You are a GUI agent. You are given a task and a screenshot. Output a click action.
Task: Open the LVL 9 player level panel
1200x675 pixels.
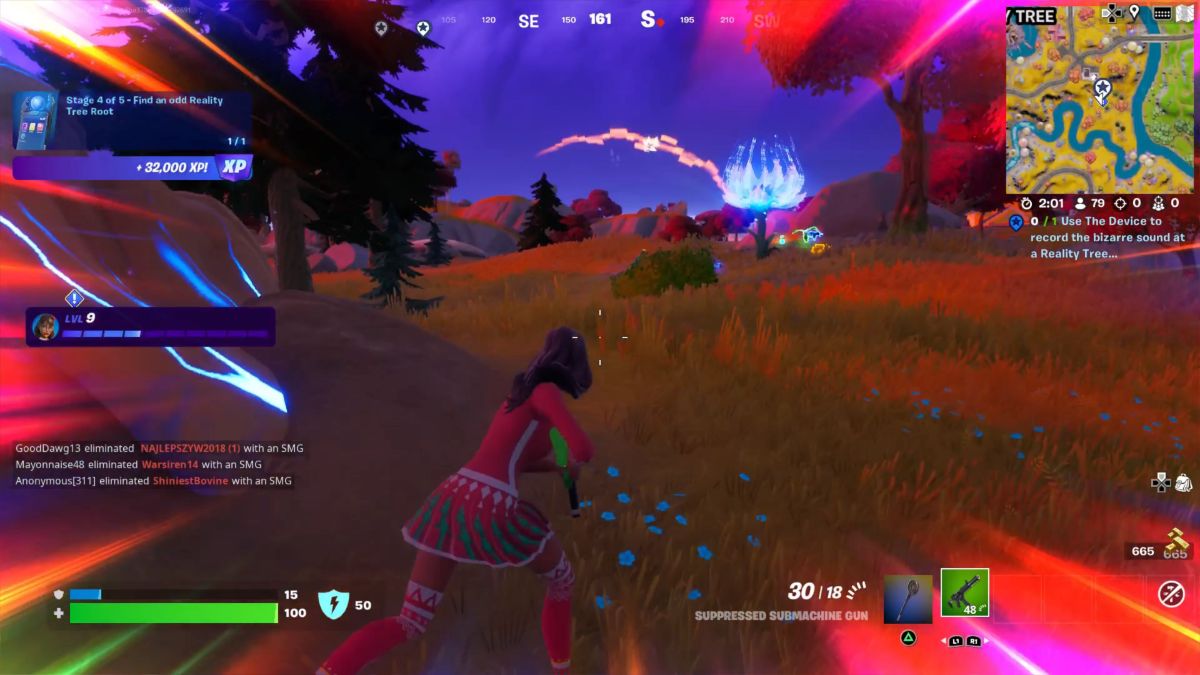coord(150,327)
